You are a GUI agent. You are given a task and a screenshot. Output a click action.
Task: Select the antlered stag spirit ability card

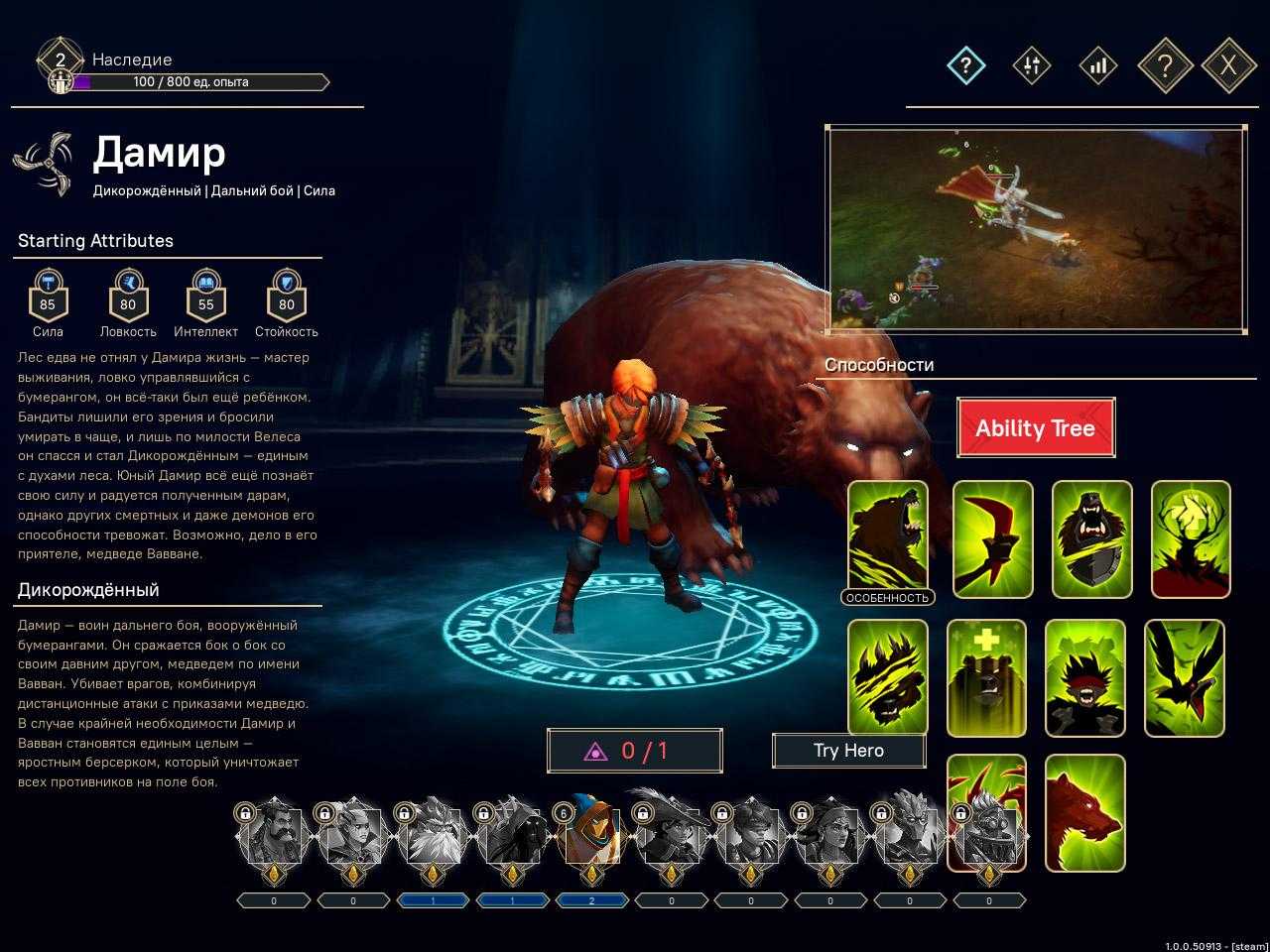tap(1191, 539)
